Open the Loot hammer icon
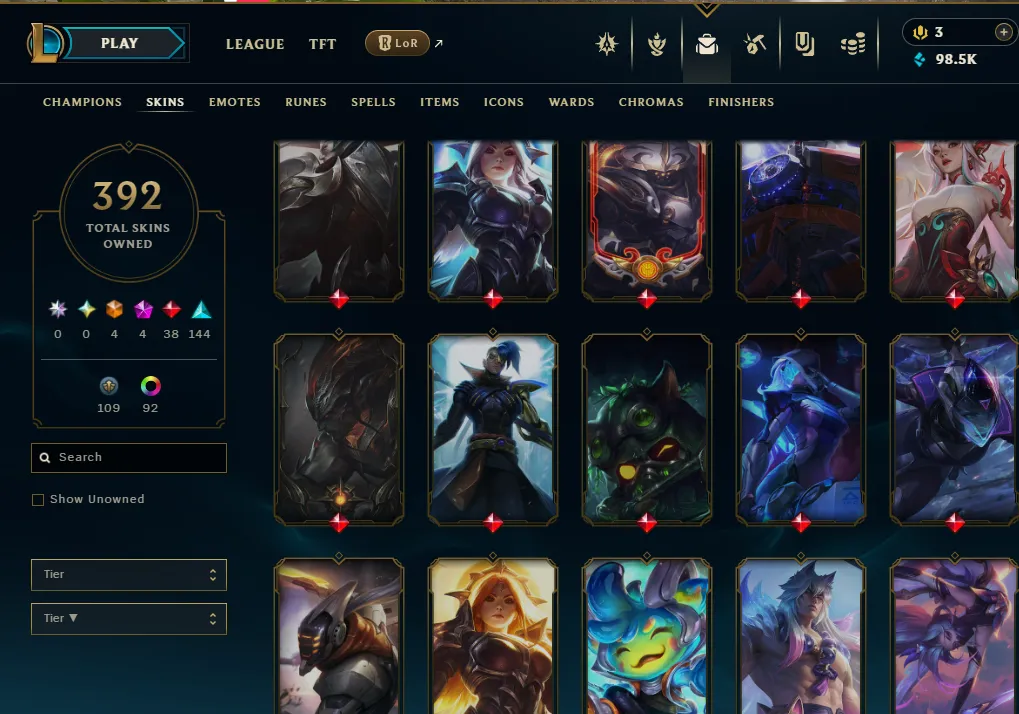Screen dimensions: 1019x714 click(x=754, y=44)
